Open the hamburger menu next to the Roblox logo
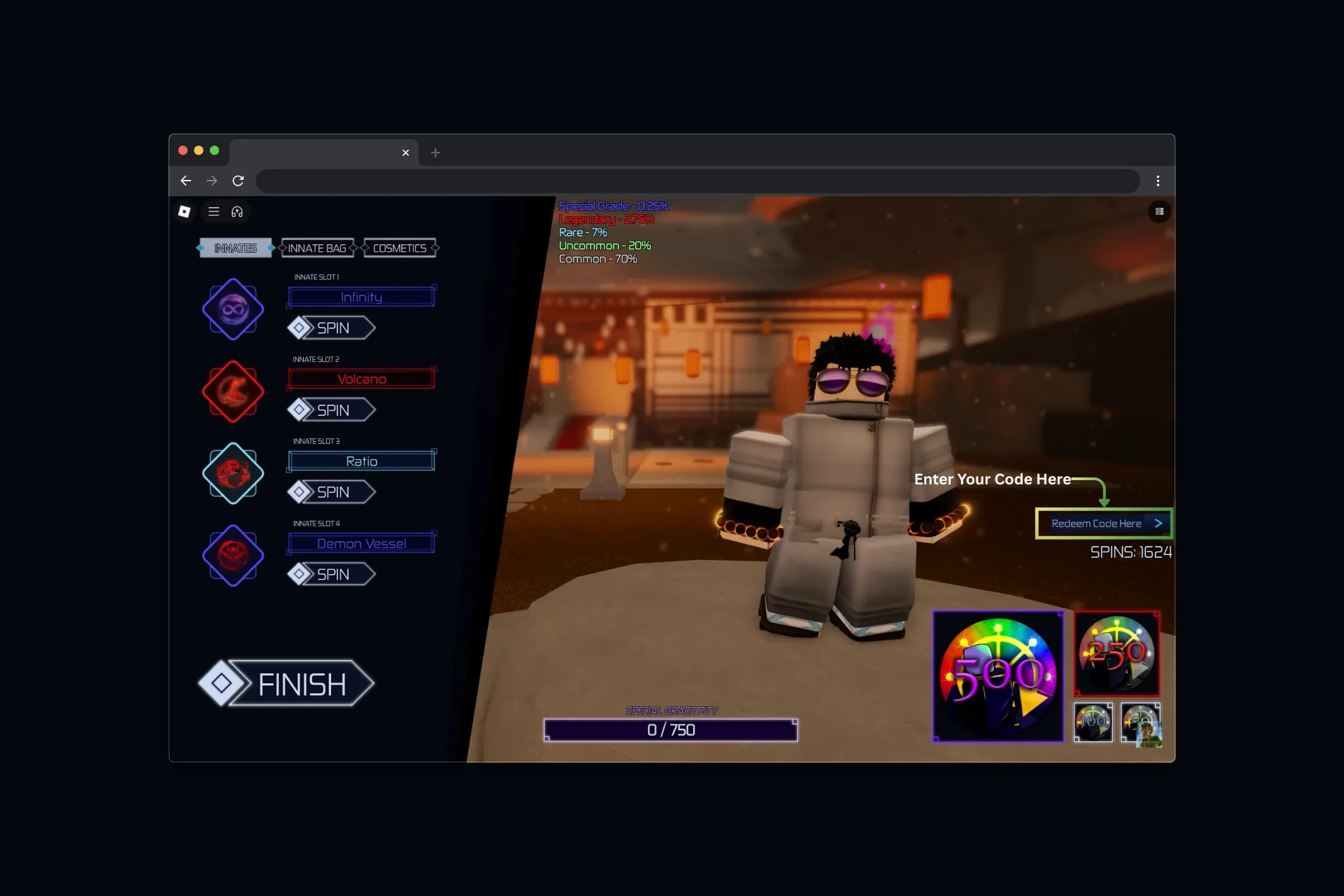The height and width of the screenshot is (896, 1344). click(x=213, y=211)
